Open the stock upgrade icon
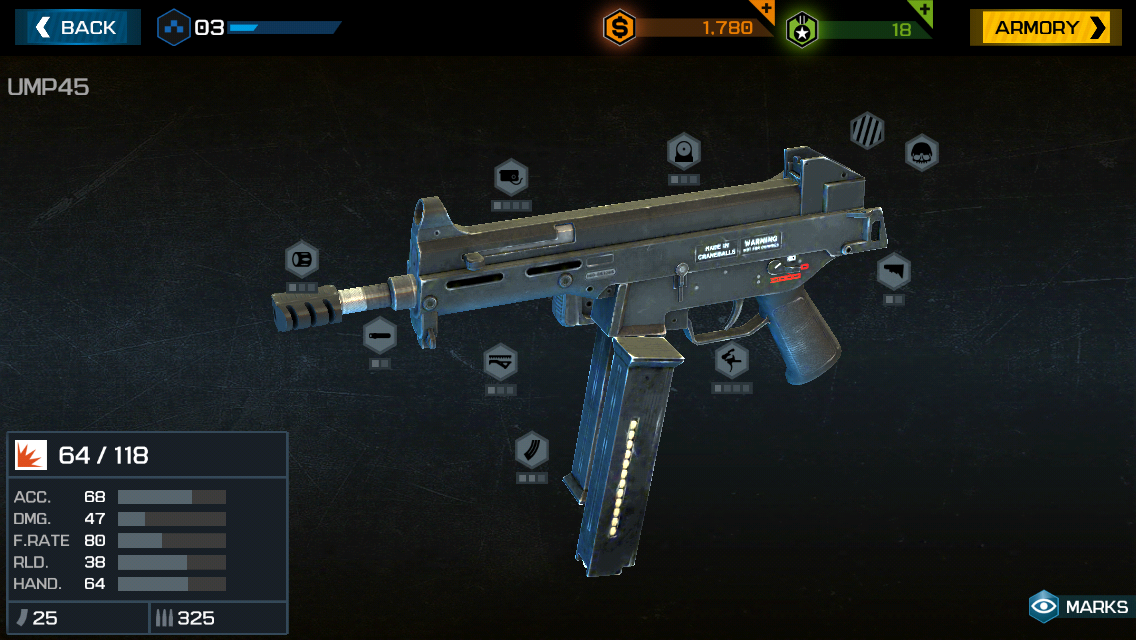The width and height of the screenshot is (1136, 640). pyautogui.click(x=893, y=271)
